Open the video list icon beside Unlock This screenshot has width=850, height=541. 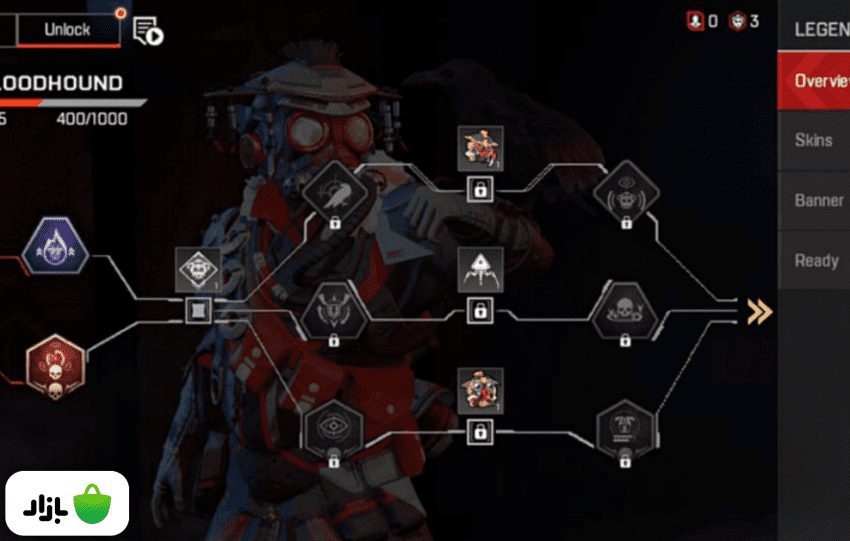pos(147,31)
